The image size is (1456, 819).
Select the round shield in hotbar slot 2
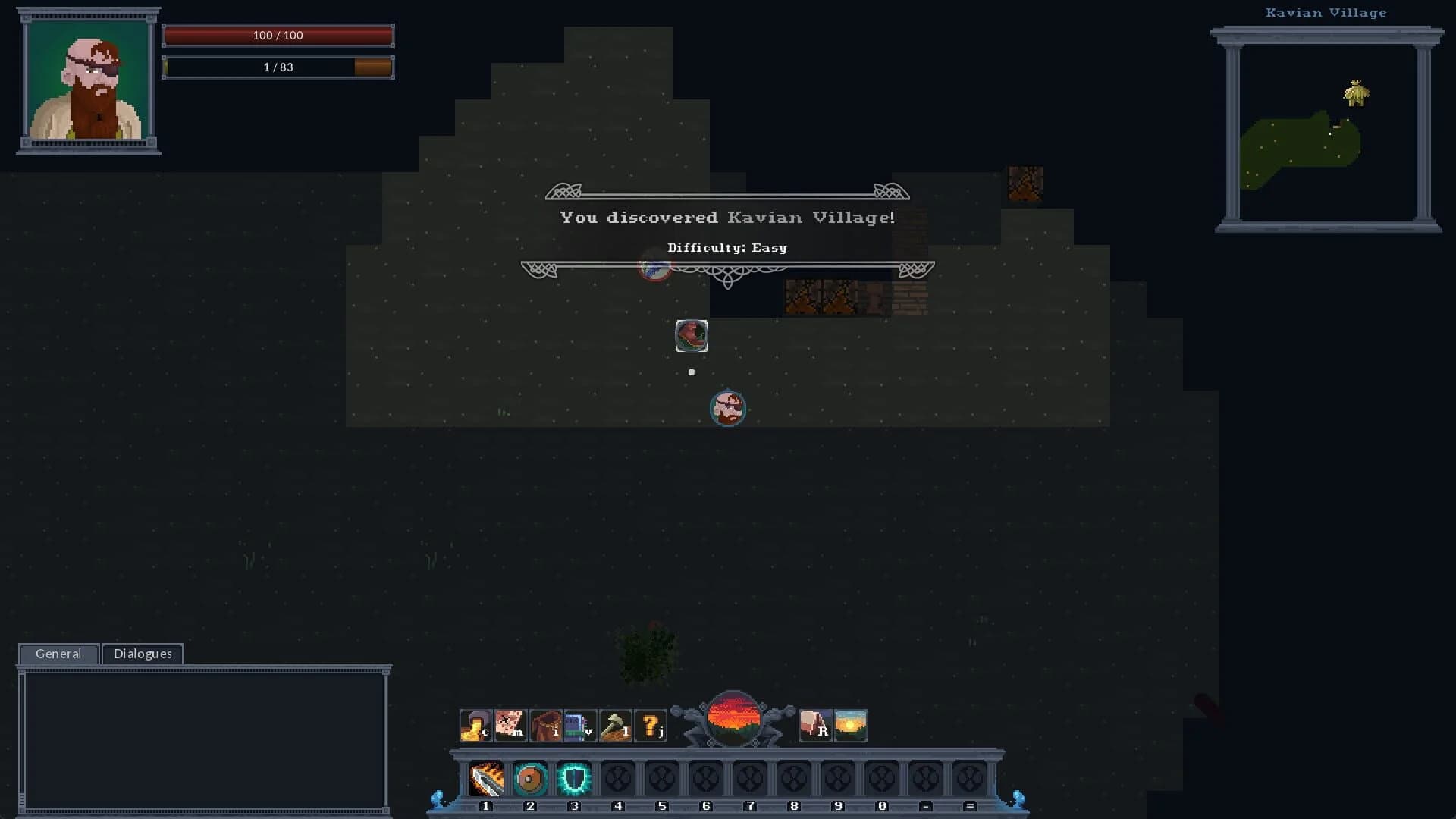point(530,777)
